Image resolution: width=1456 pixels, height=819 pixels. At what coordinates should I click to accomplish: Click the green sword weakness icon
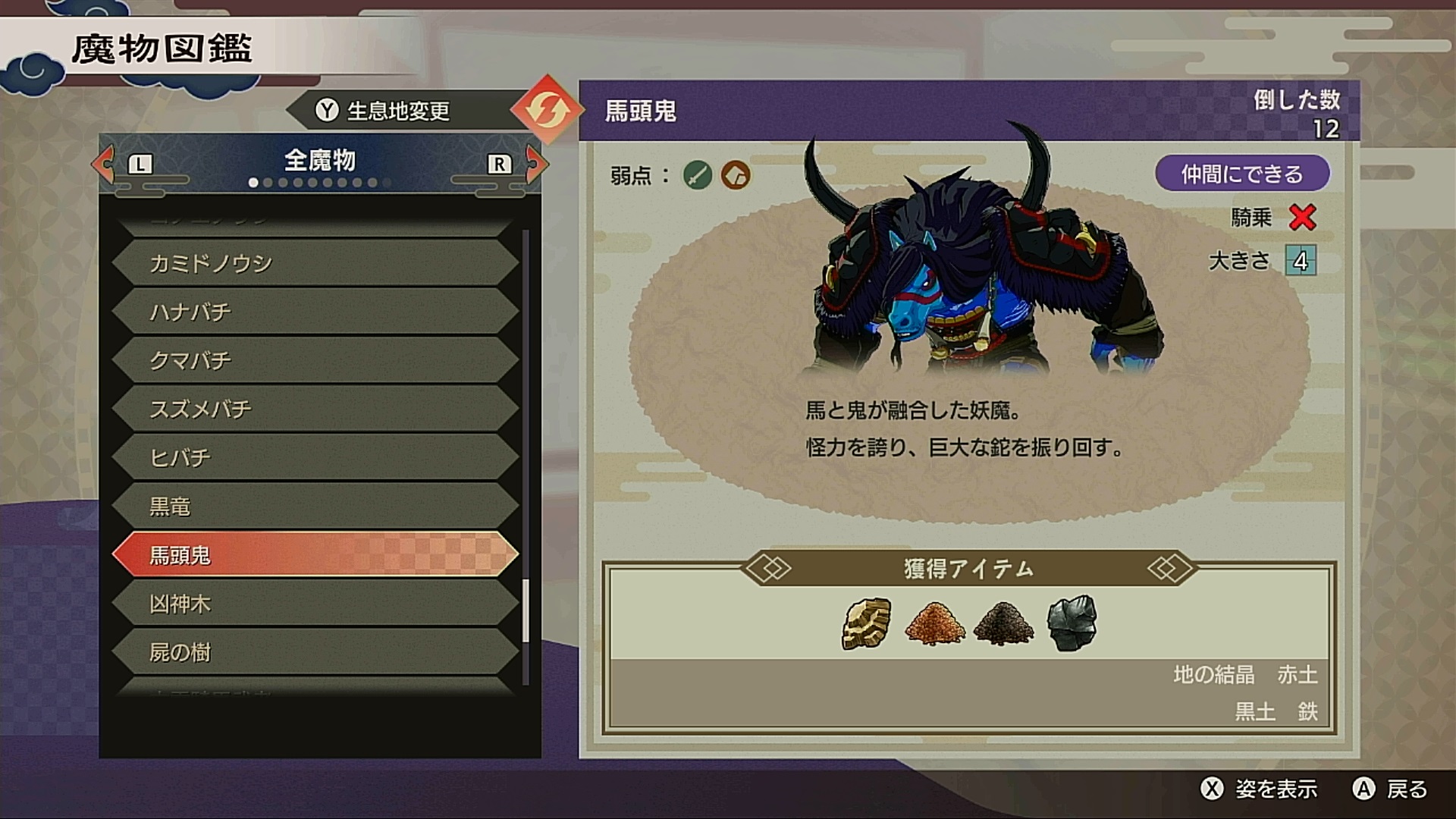click(697, 175)
